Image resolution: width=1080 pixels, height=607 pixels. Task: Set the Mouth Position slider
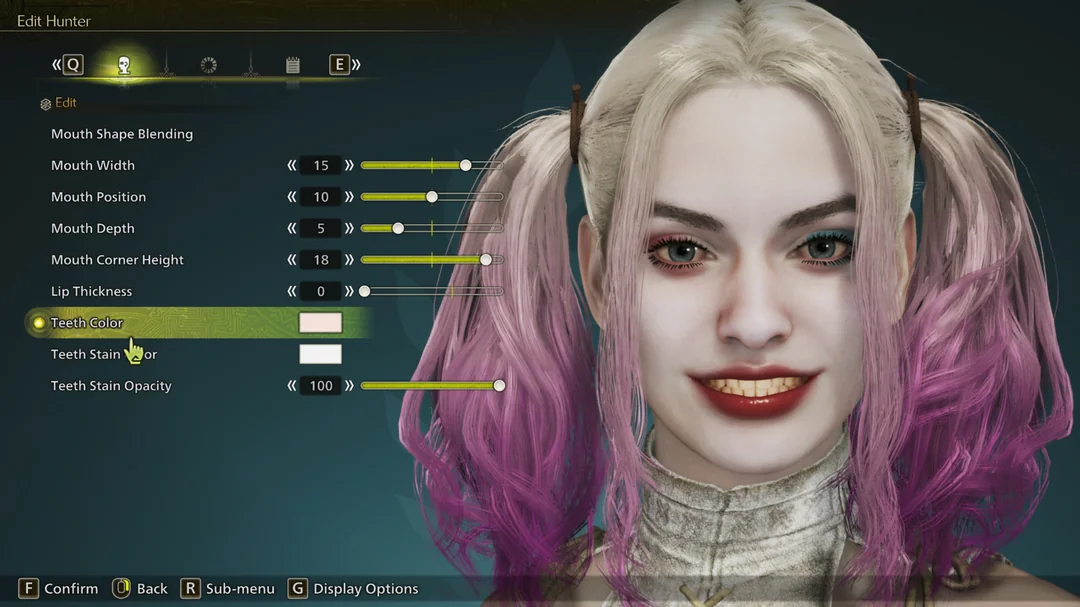click(432, 197)
